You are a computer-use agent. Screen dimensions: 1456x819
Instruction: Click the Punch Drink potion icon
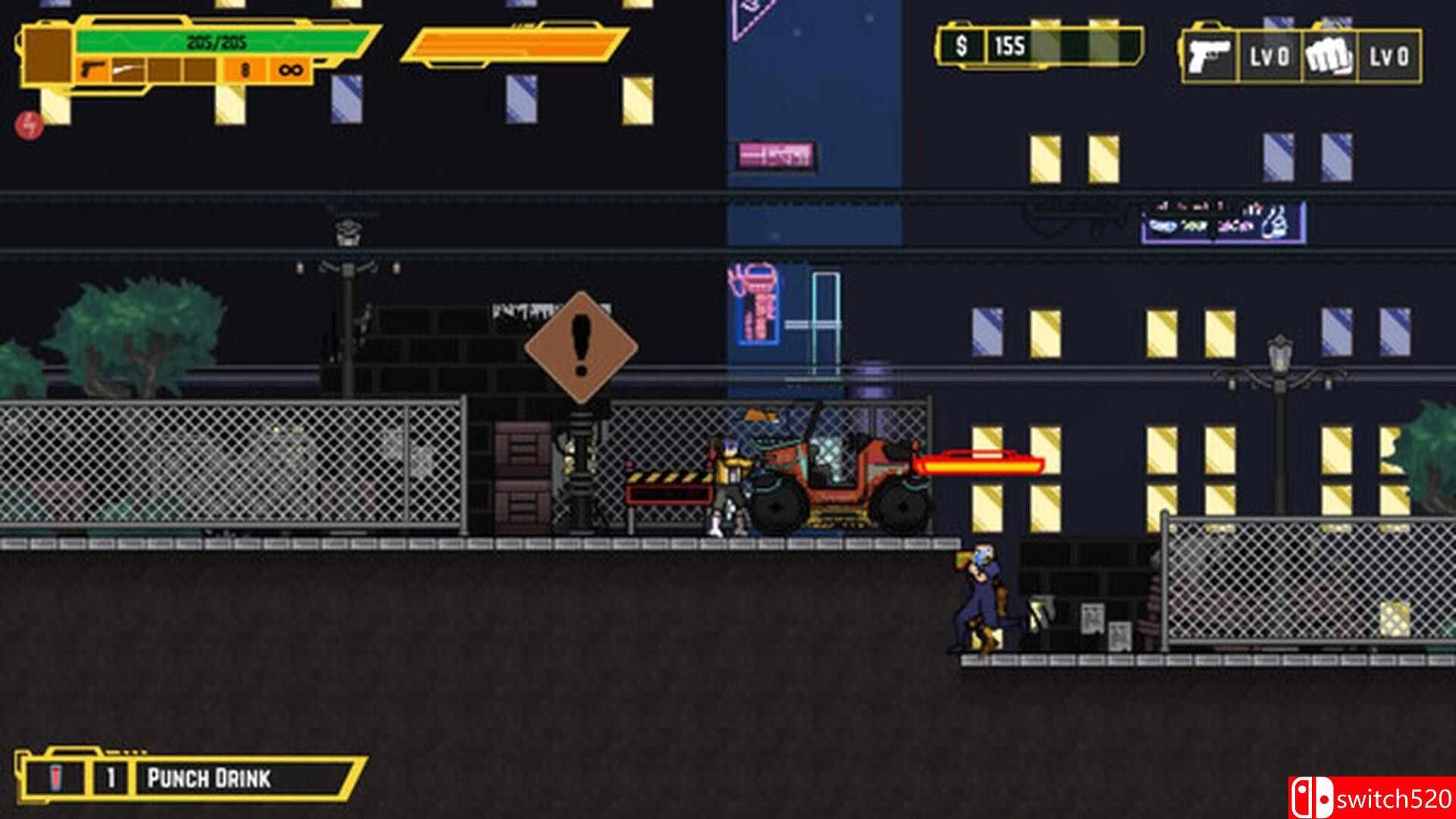click(x=55, y=777)
